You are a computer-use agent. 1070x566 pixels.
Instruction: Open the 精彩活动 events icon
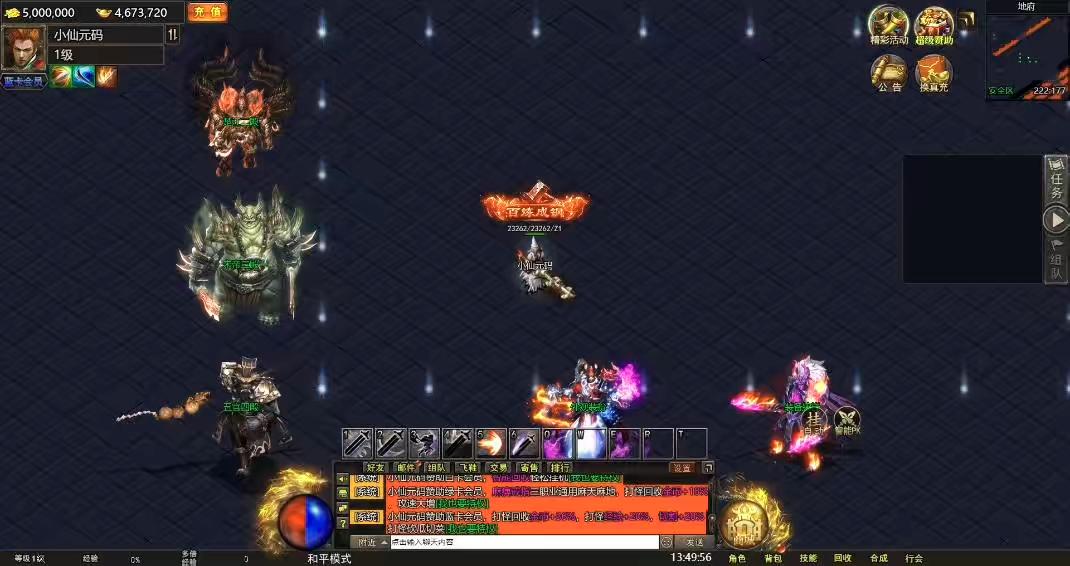888,24
